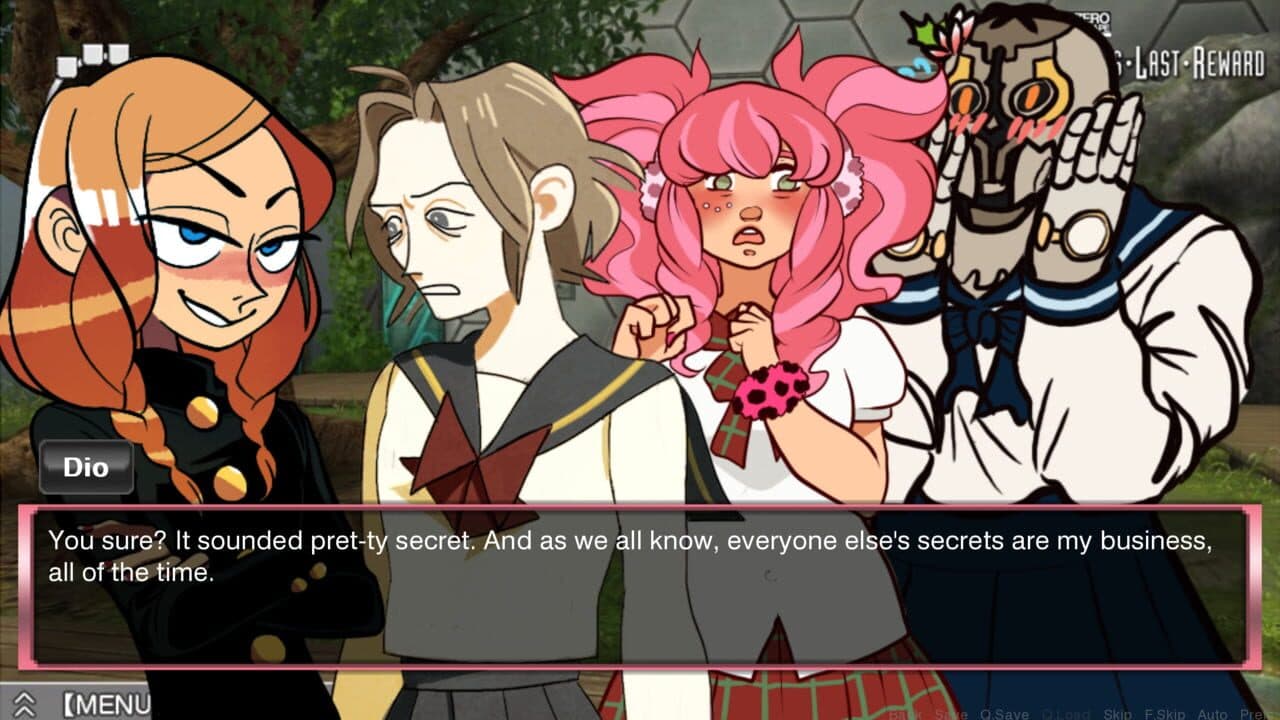
Task: Quick save using Q.Save
Action: coord(1003,712)
